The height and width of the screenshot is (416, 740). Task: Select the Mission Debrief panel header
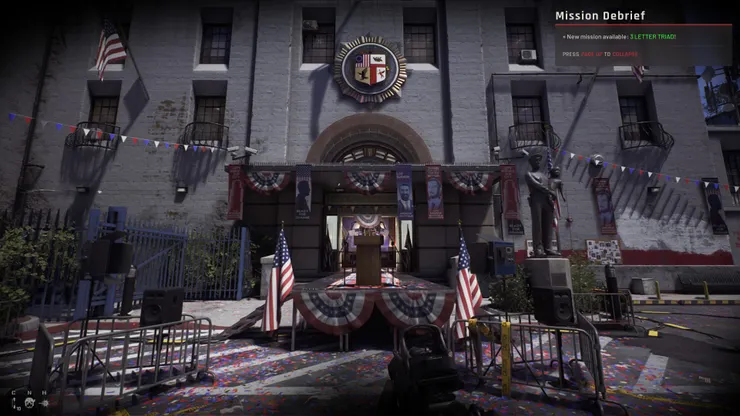[x=600, y=15]
